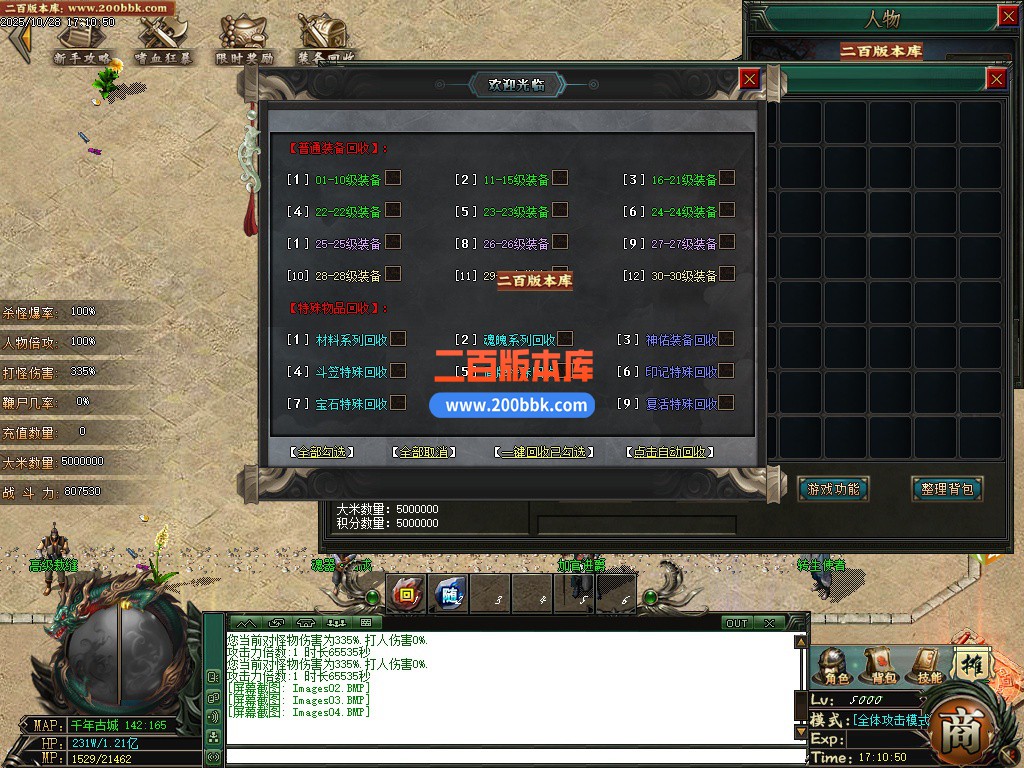Enable the 27-27级装备 checkbox
The image size is (1024, 768).
point(728,242)
